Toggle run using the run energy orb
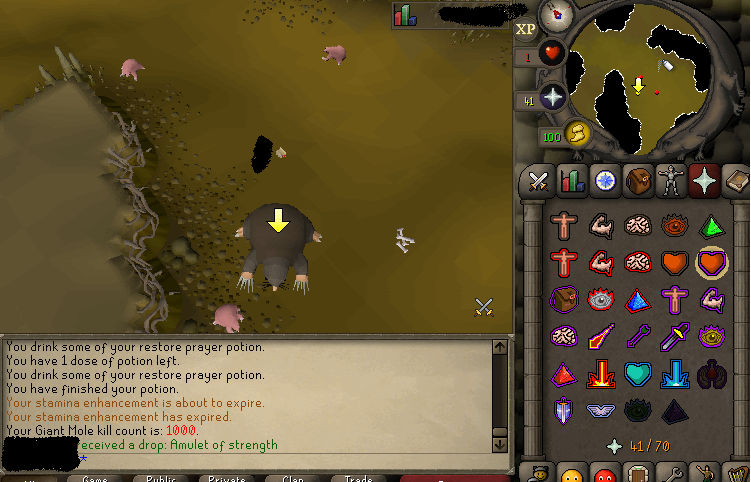 coord(577,134)
